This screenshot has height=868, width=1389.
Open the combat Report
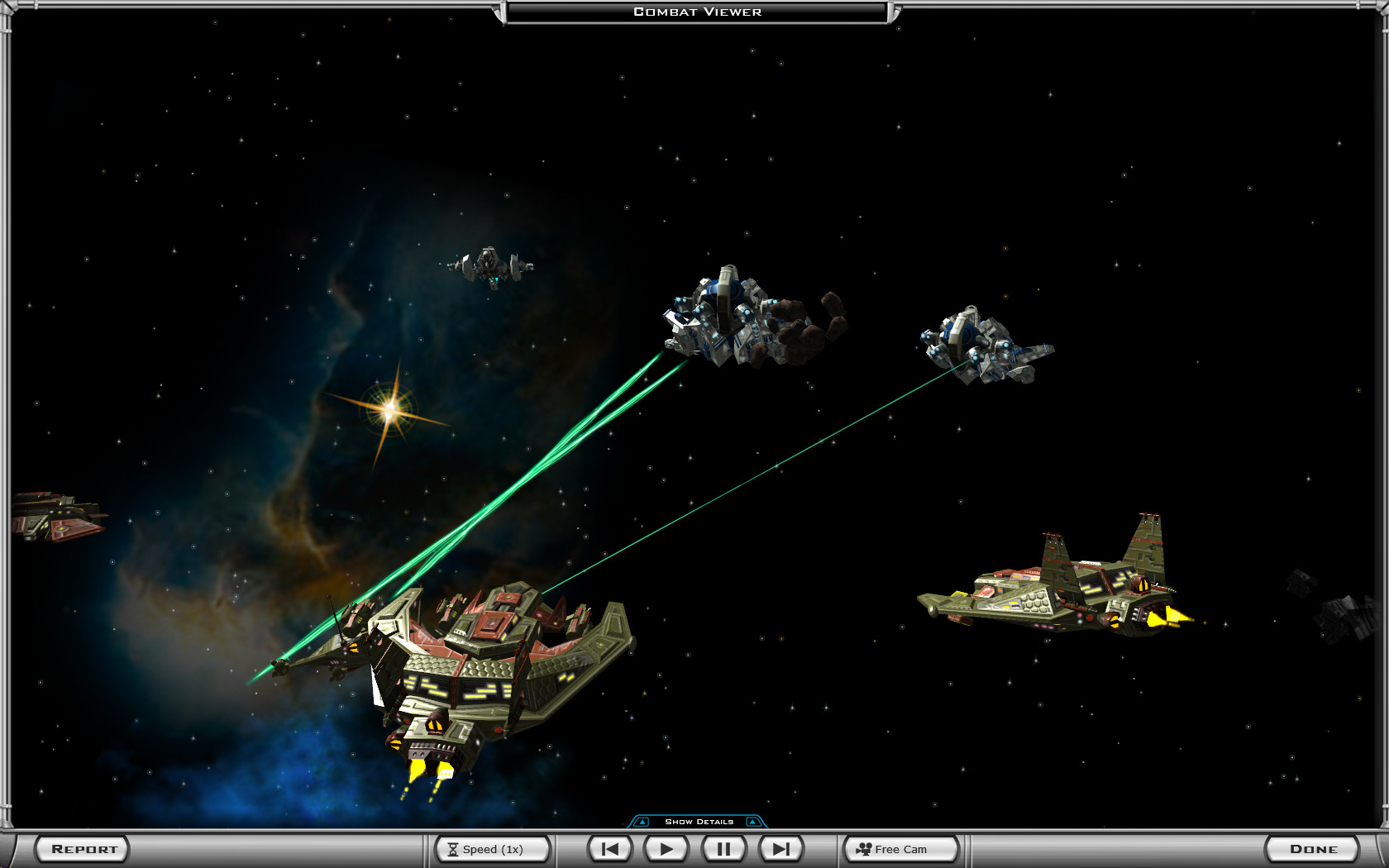coord(83,849)
